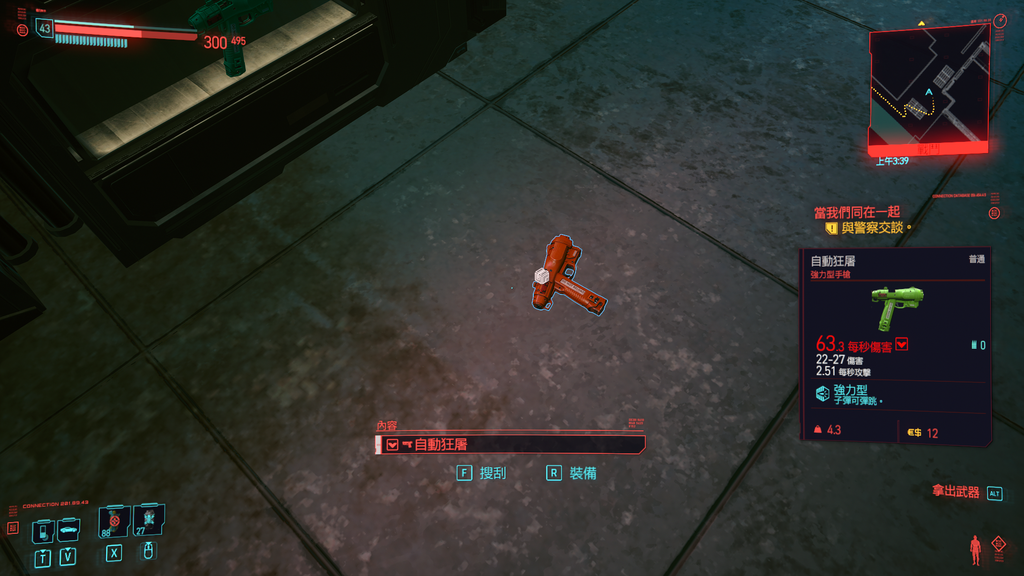Open the phone quick slot
This screenshot has height=576, width=1024.
[42, 530]
